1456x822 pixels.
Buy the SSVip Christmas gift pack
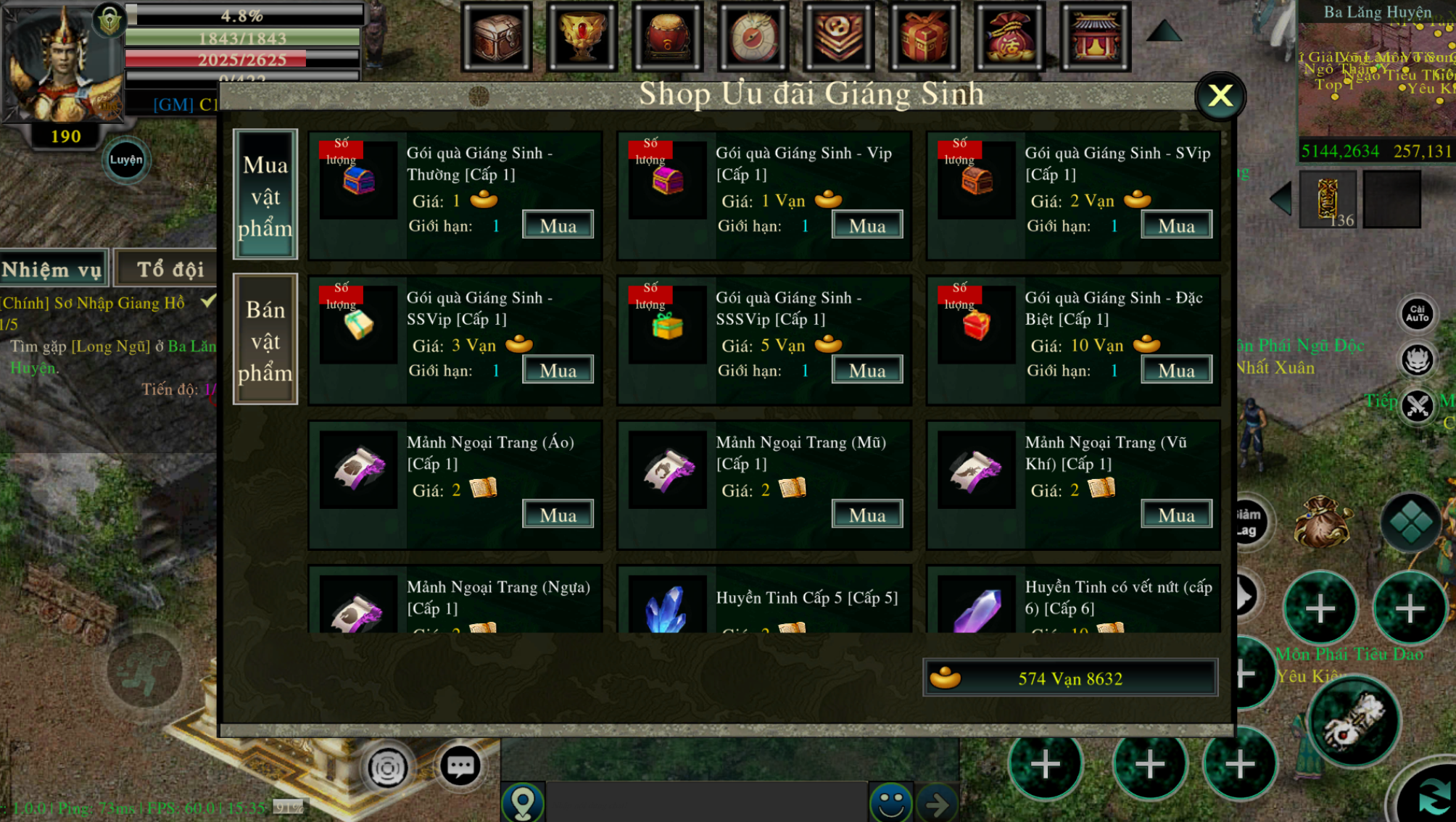click(558, 370)
